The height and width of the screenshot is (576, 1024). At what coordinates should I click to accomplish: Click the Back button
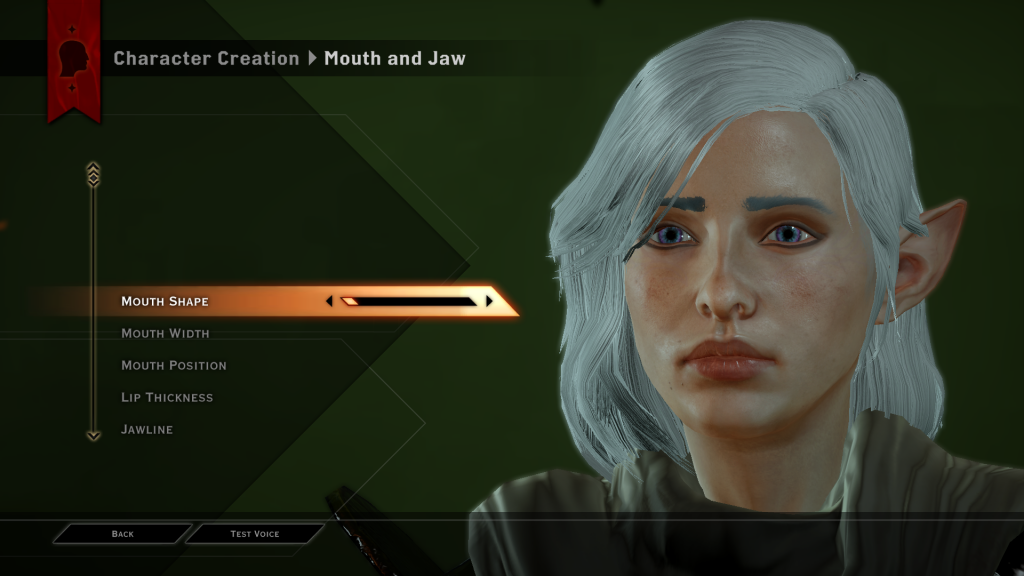pos(122,534)
